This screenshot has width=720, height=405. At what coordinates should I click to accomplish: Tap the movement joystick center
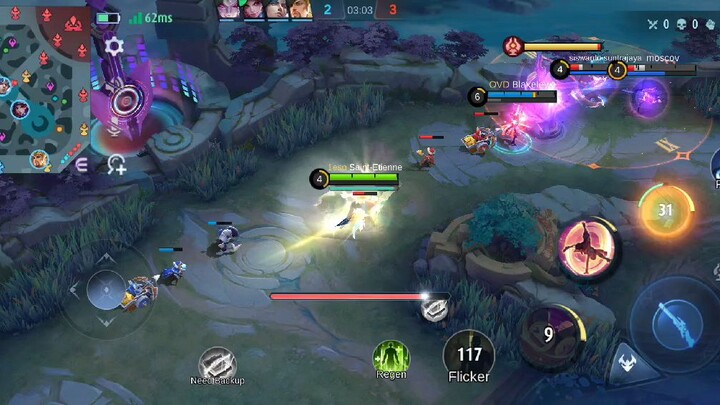(x=105, y=292)
